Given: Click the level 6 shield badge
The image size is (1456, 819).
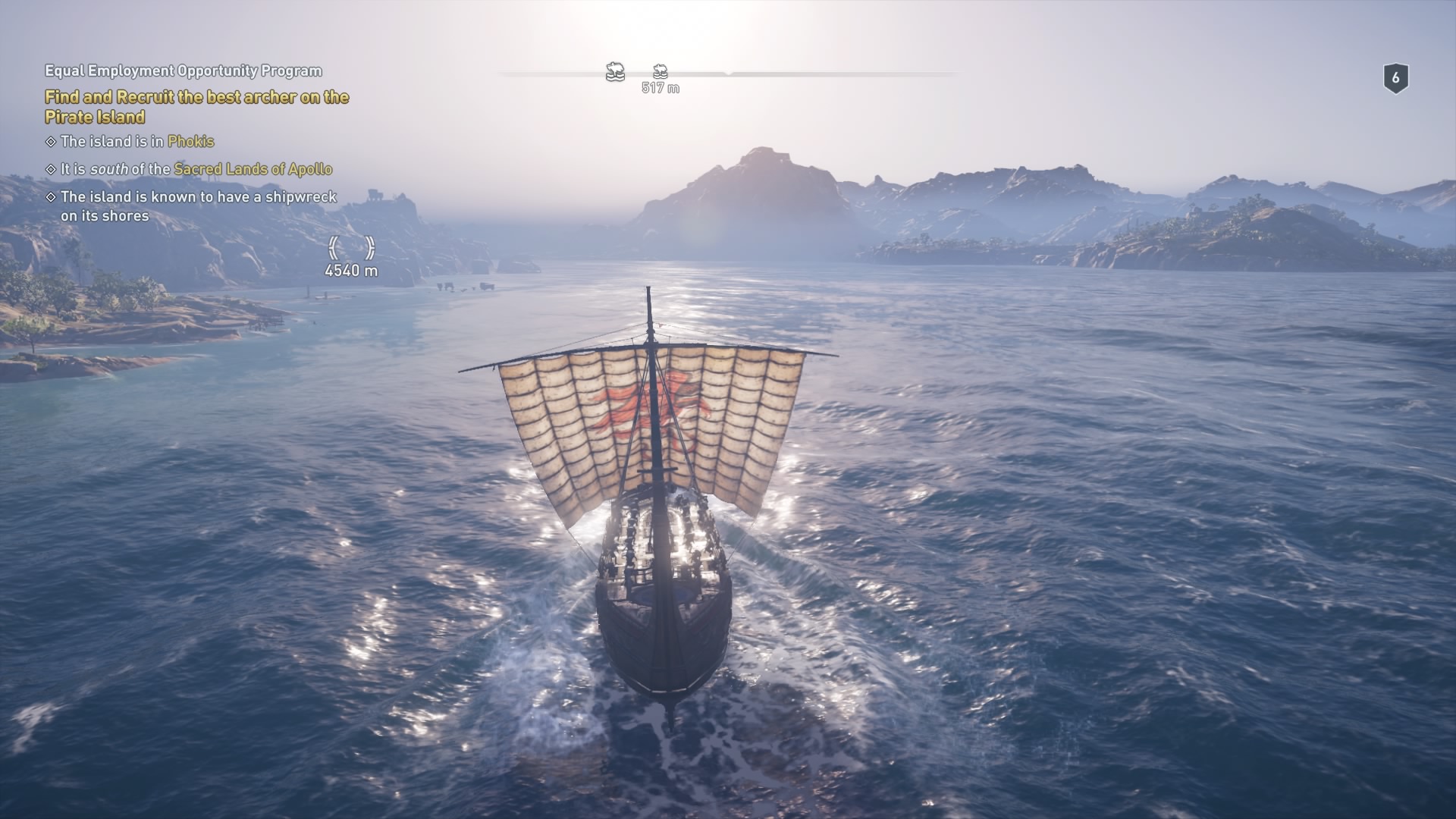Looking at the screenshot, I should [x=1395, y=78].
